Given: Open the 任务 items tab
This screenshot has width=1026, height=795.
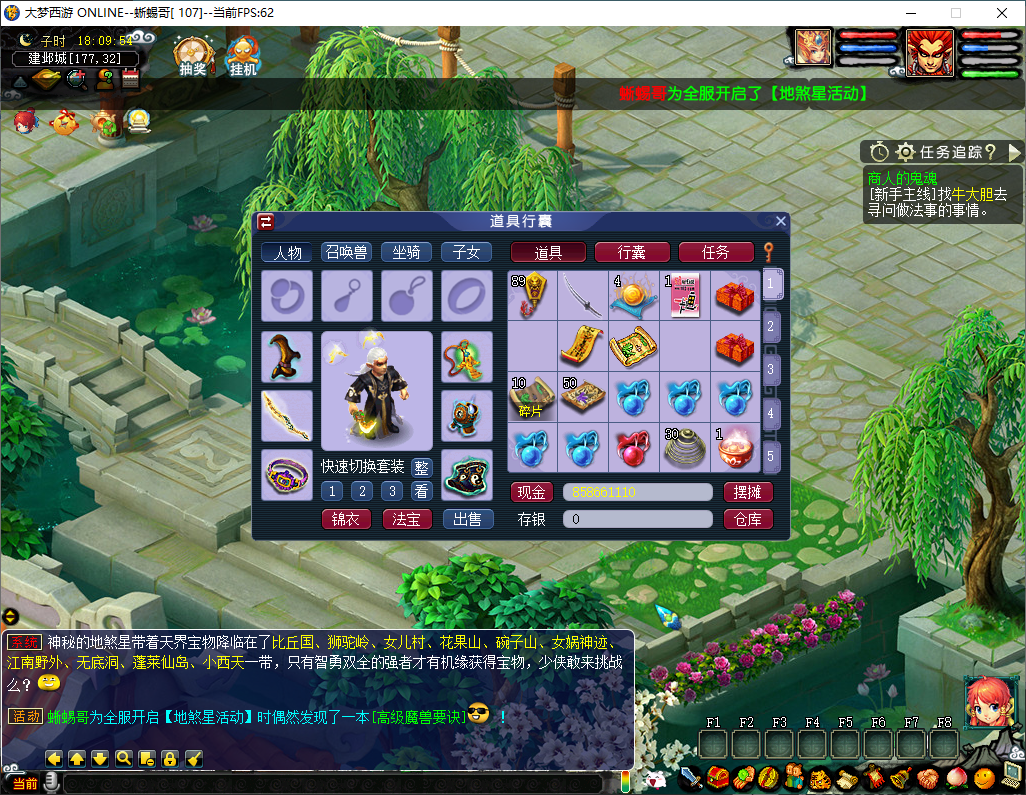Looking at the screenshot, I should click(716, 252).
